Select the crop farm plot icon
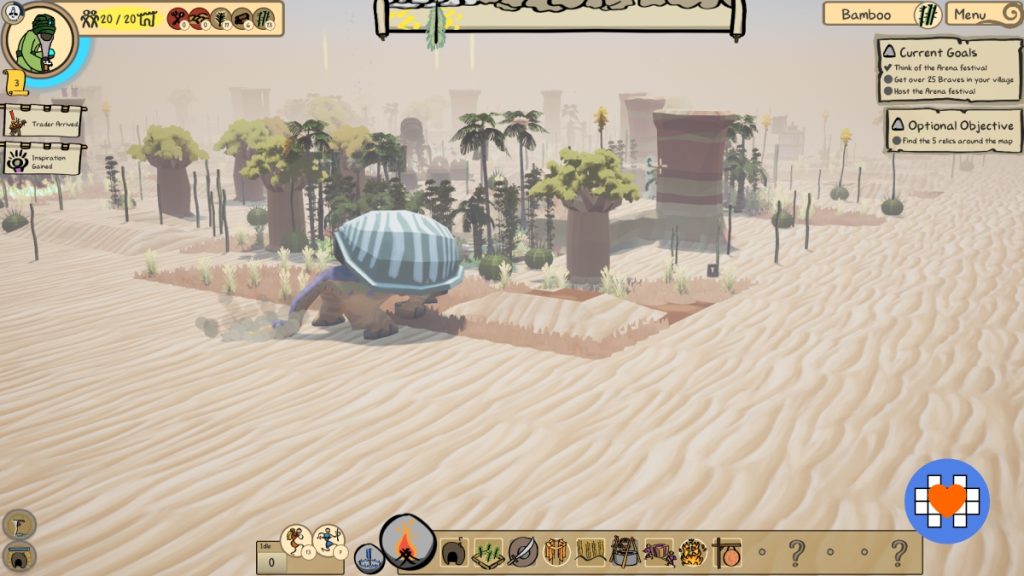Viewport: 1024px width, 576px height. pyautogui.click(x=488, y=552)
